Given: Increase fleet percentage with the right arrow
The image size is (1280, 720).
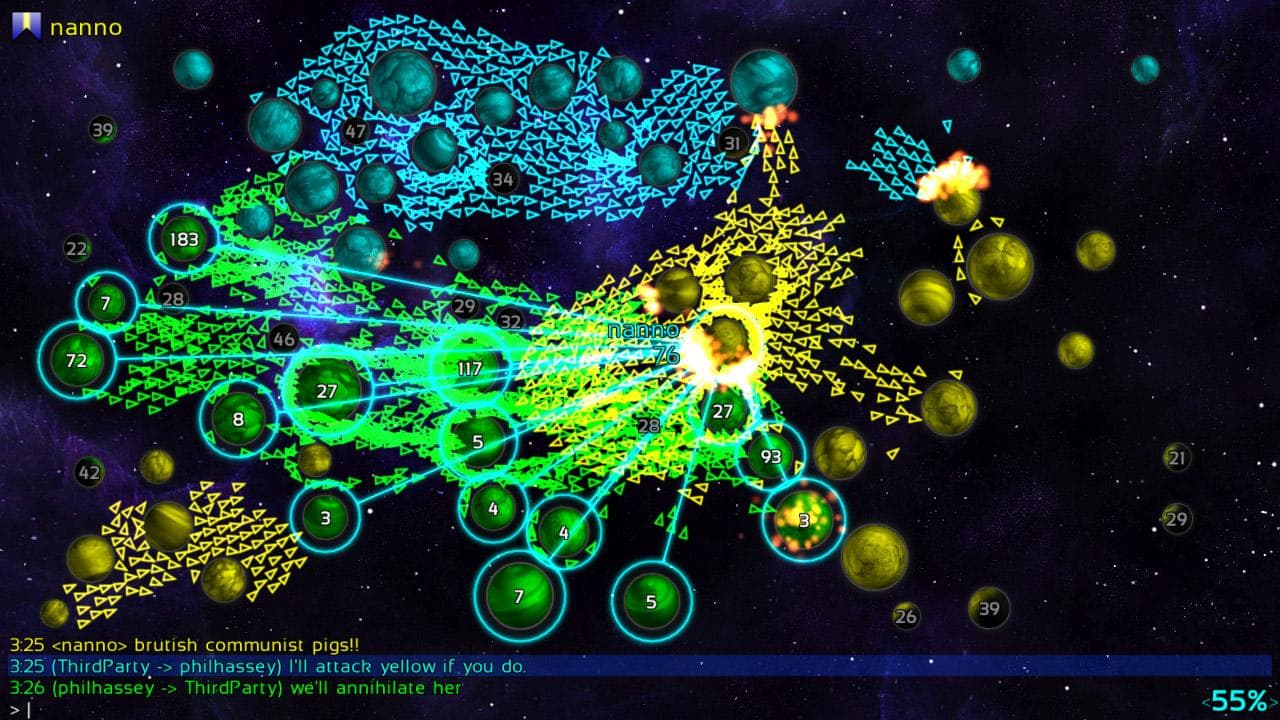Looking at the screenshot, I should point(1275,703).
